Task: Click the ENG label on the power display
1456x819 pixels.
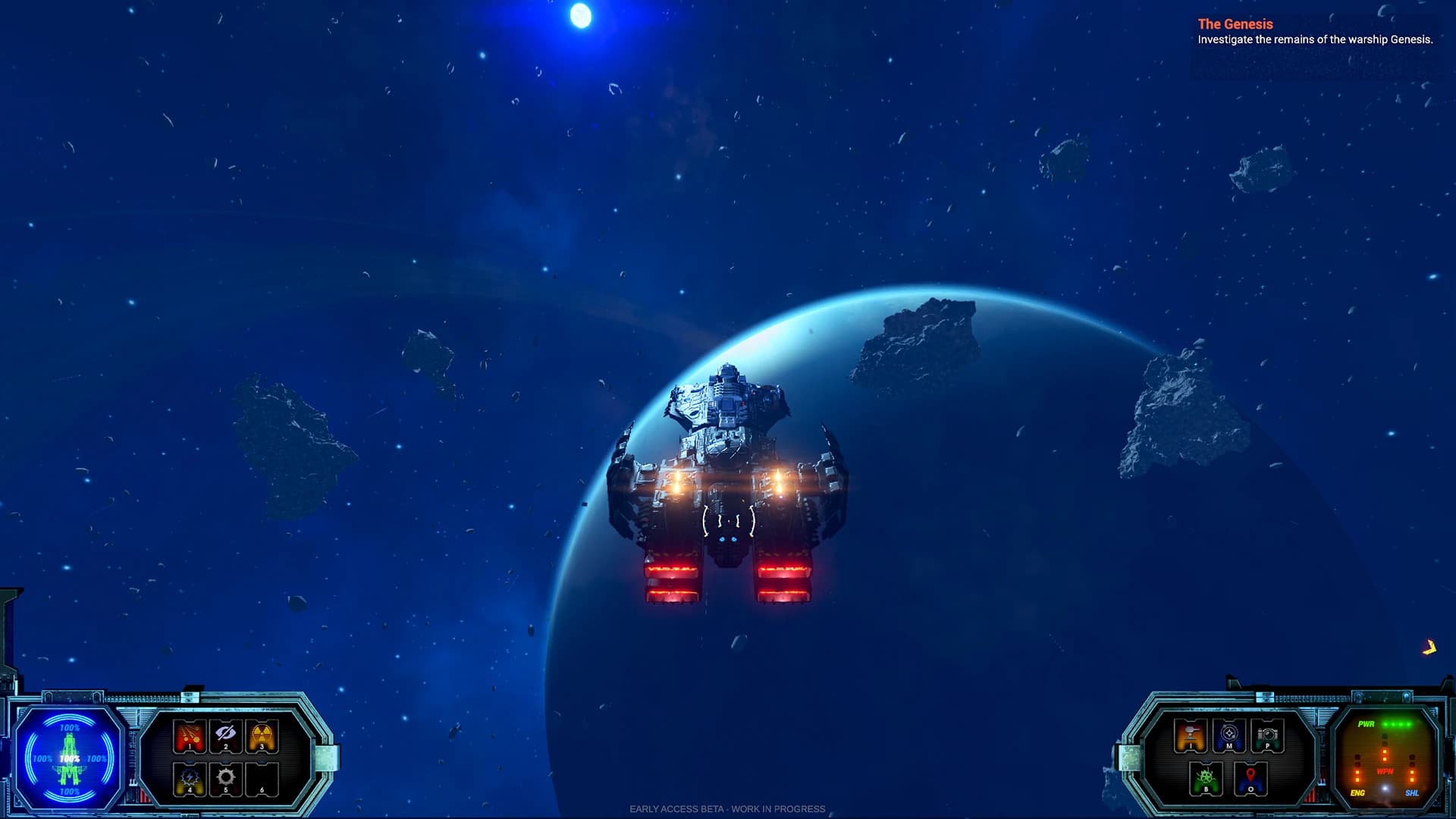Action: pyautogui.click(x=1357, y=792)
